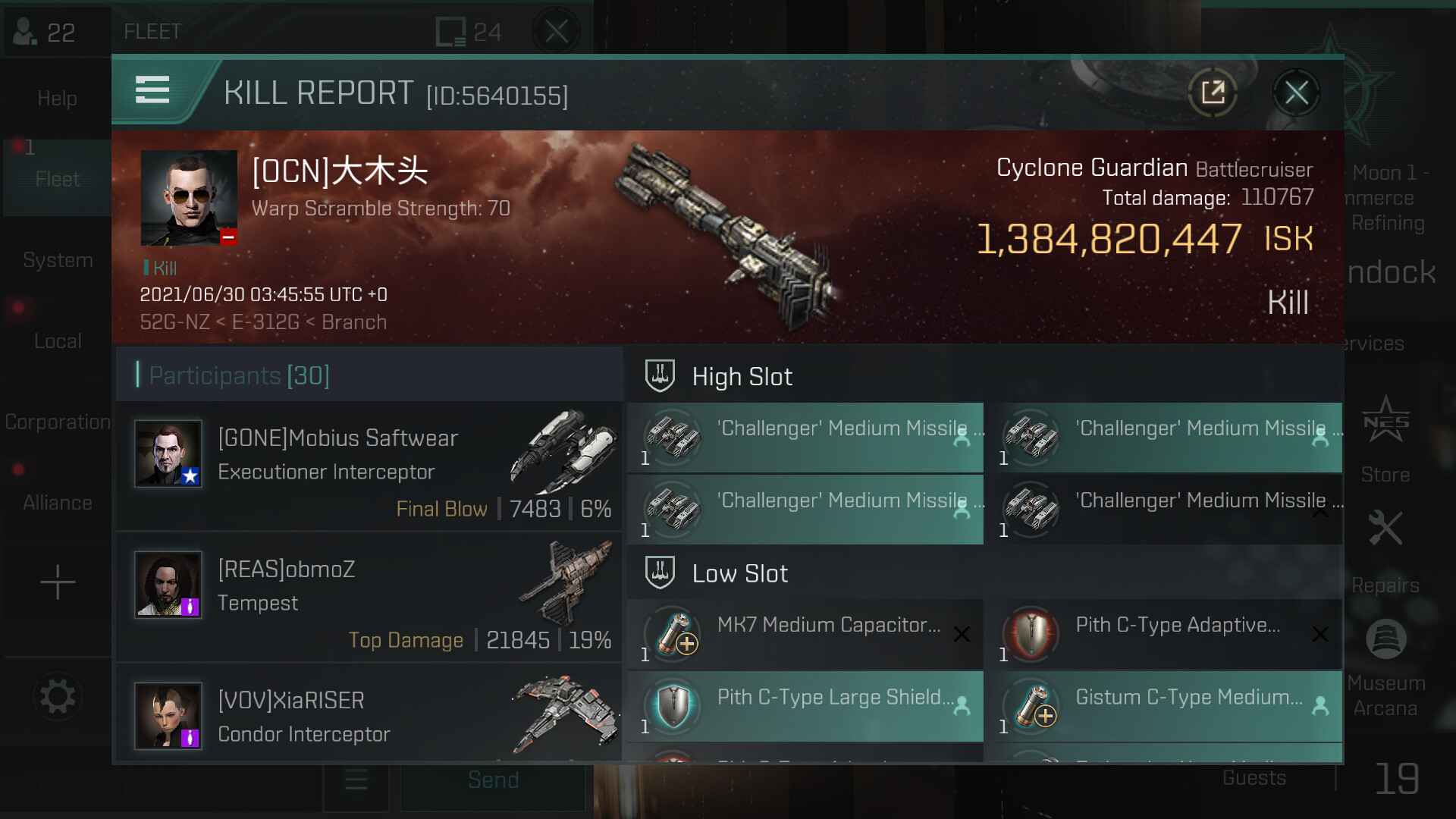Viewport: 1456px width, 819px height.
Task: Close the Fleet chat panel
Action: point(556,32)
